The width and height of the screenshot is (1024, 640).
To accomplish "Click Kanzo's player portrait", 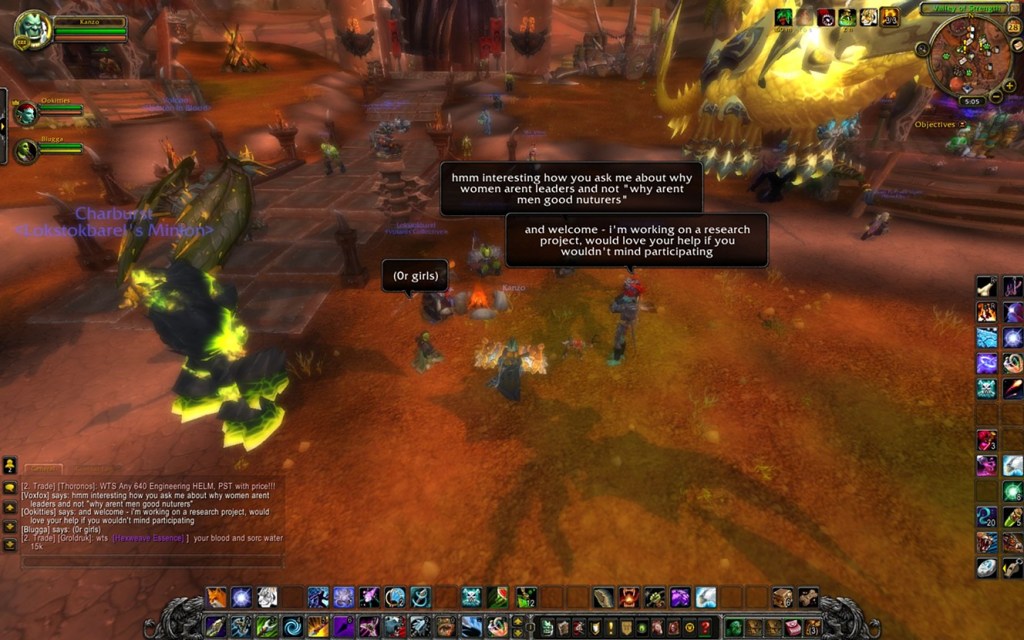I will [x=32, y=29].
